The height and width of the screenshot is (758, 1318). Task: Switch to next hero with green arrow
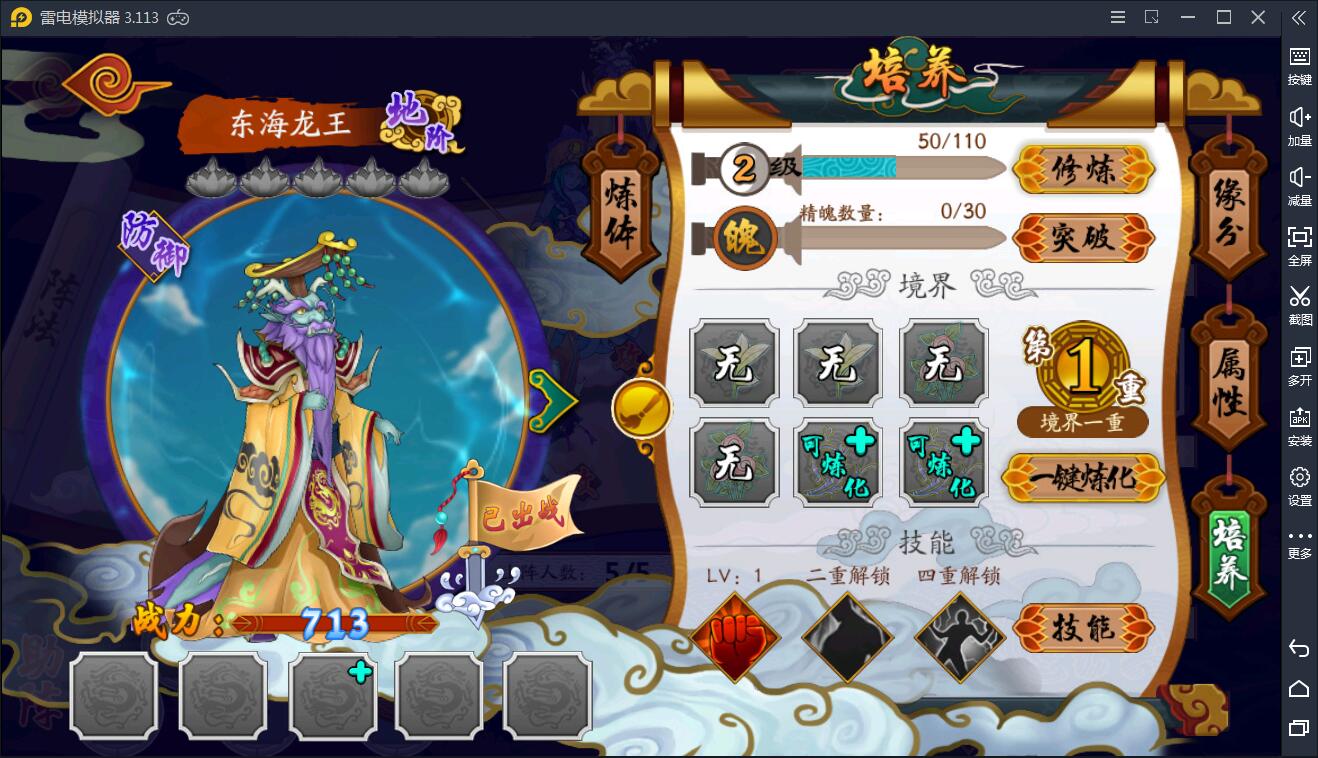click(x=551, y=400)
